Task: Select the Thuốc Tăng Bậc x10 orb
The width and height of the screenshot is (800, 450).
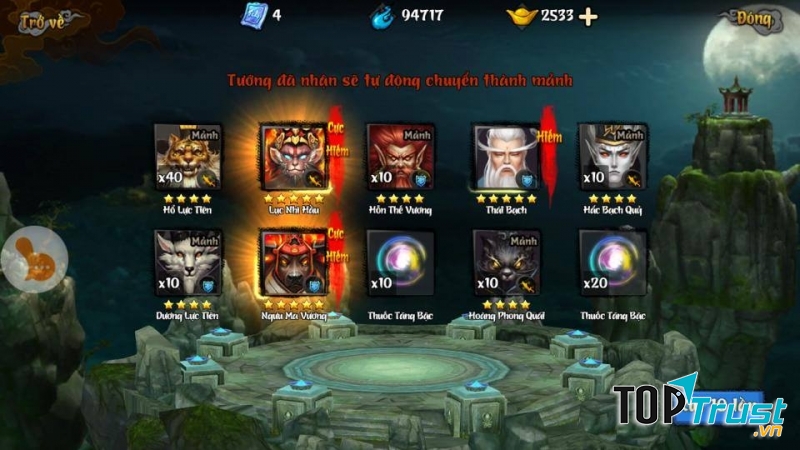Action: tap(400, 263)
